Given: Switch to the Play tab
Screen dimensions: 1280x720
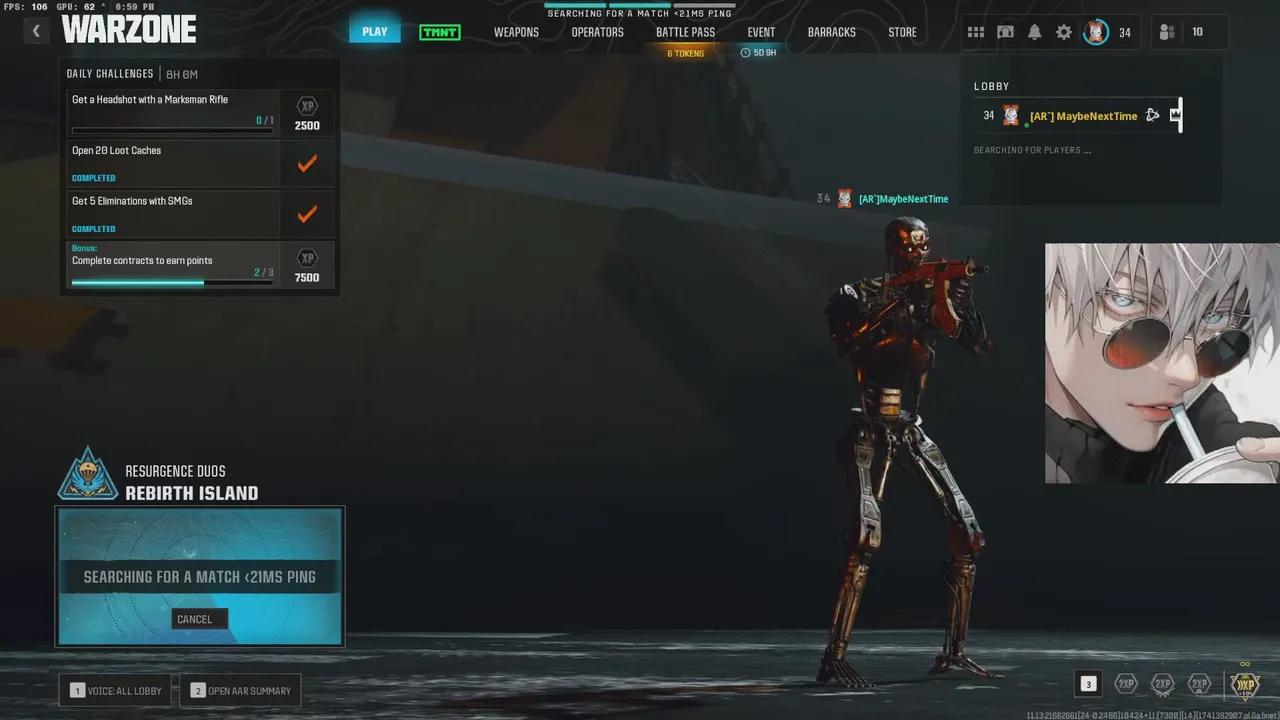Looking at the screenshot, I should point(375,32).
